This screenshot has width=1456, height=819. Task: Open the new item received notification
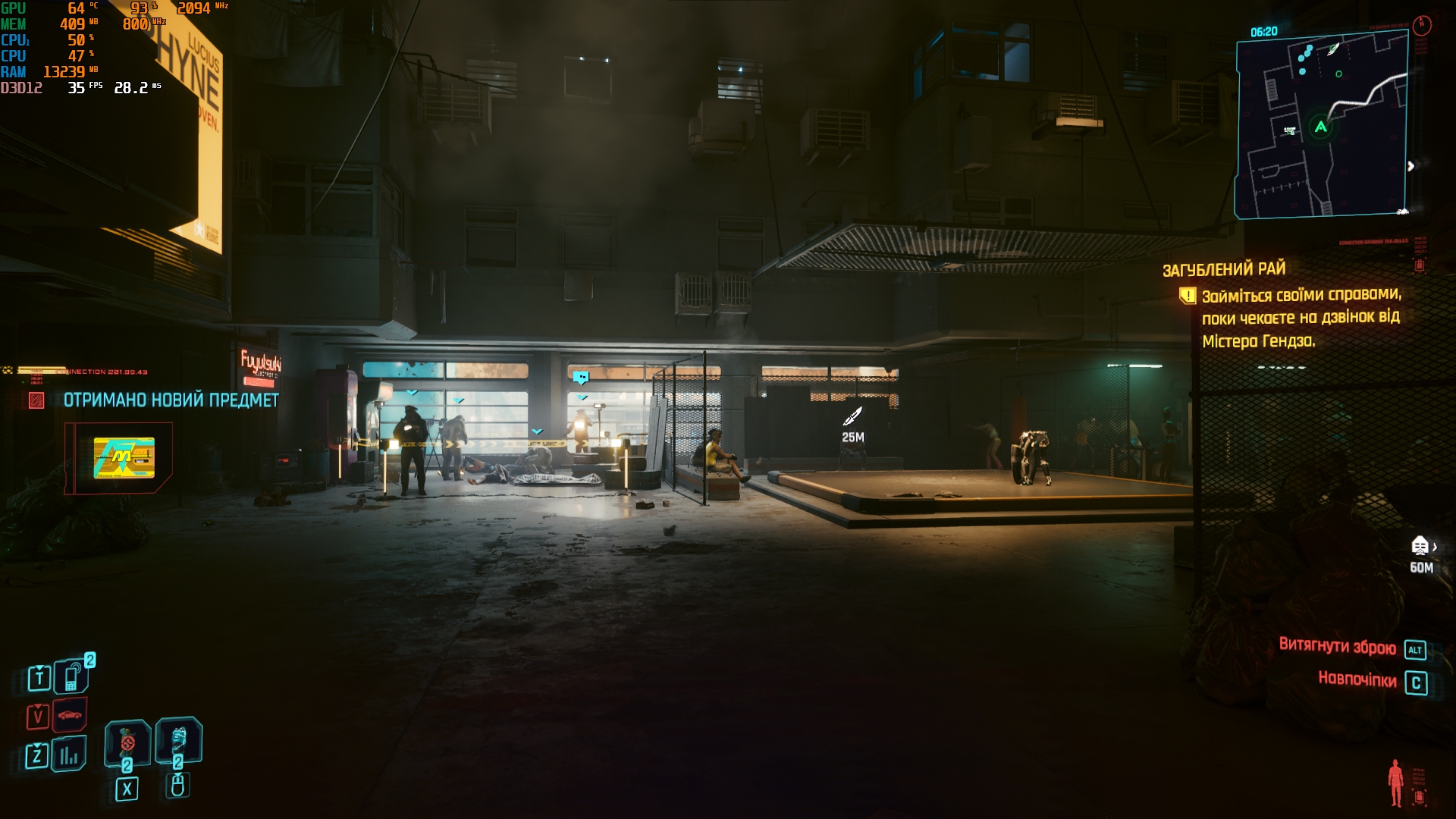pos(171,400)
